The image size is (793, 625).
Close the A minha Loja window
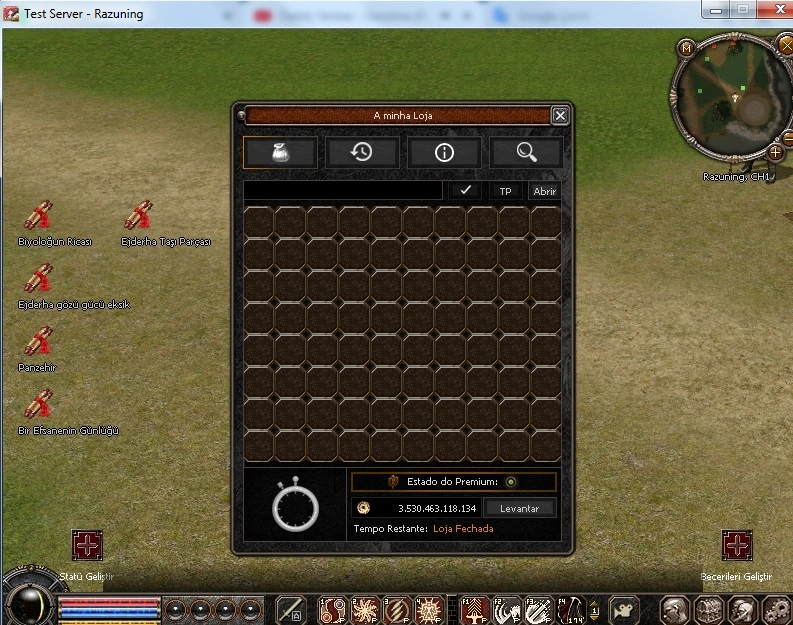pyautogui.click(x=560, y=116)
